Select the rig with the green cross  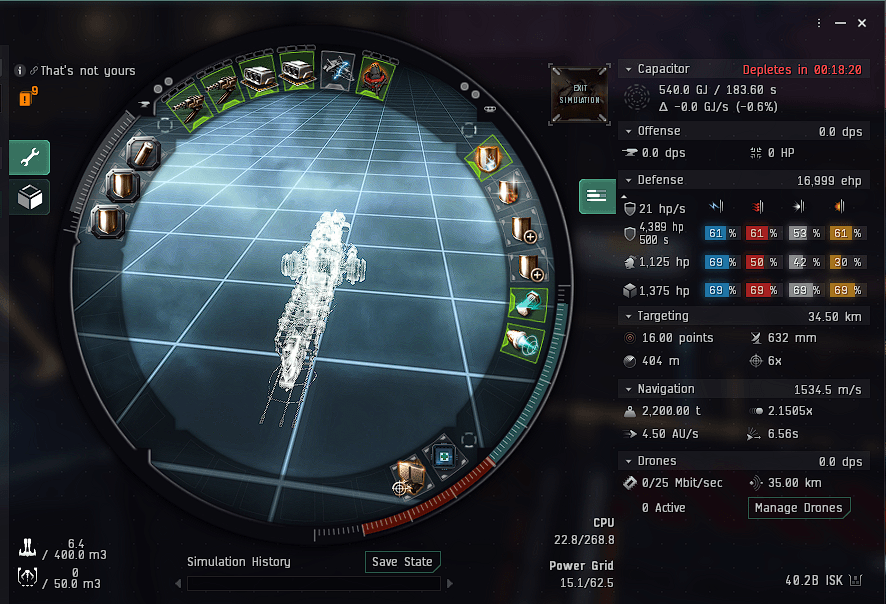[x=443, y=456]
